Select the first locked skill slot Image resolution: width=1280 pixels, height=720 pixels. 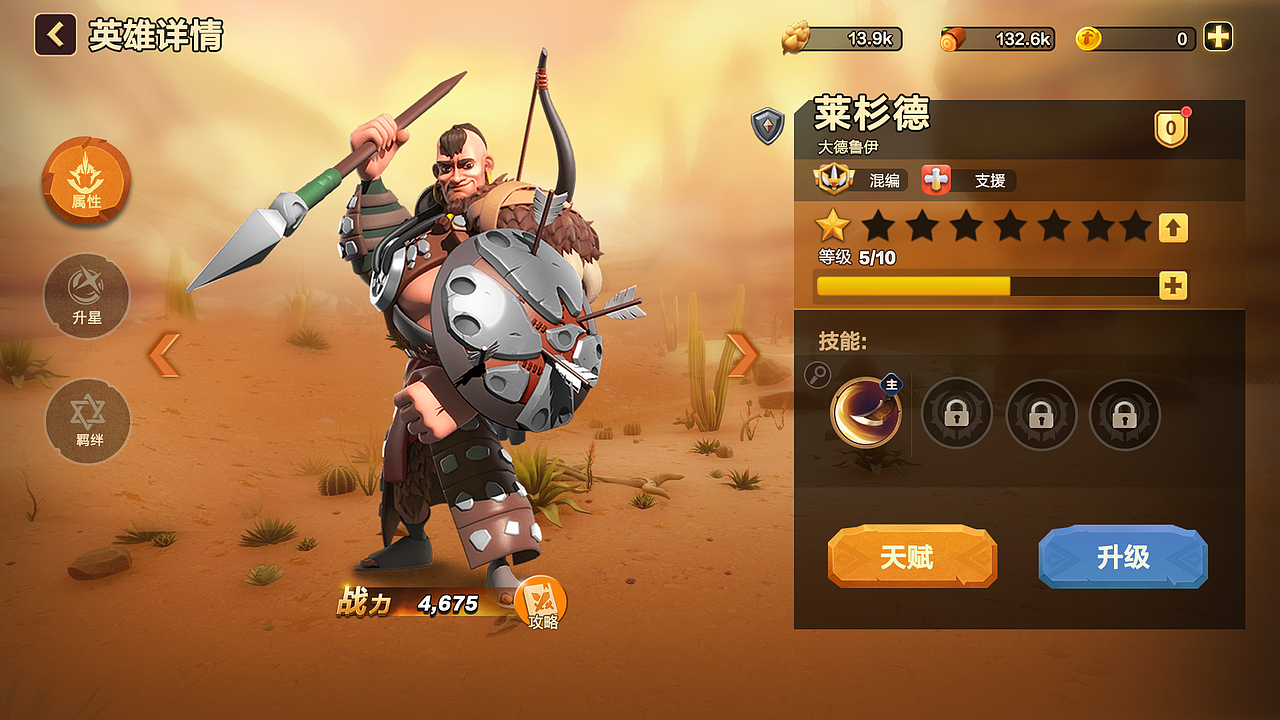coord(956,412)
